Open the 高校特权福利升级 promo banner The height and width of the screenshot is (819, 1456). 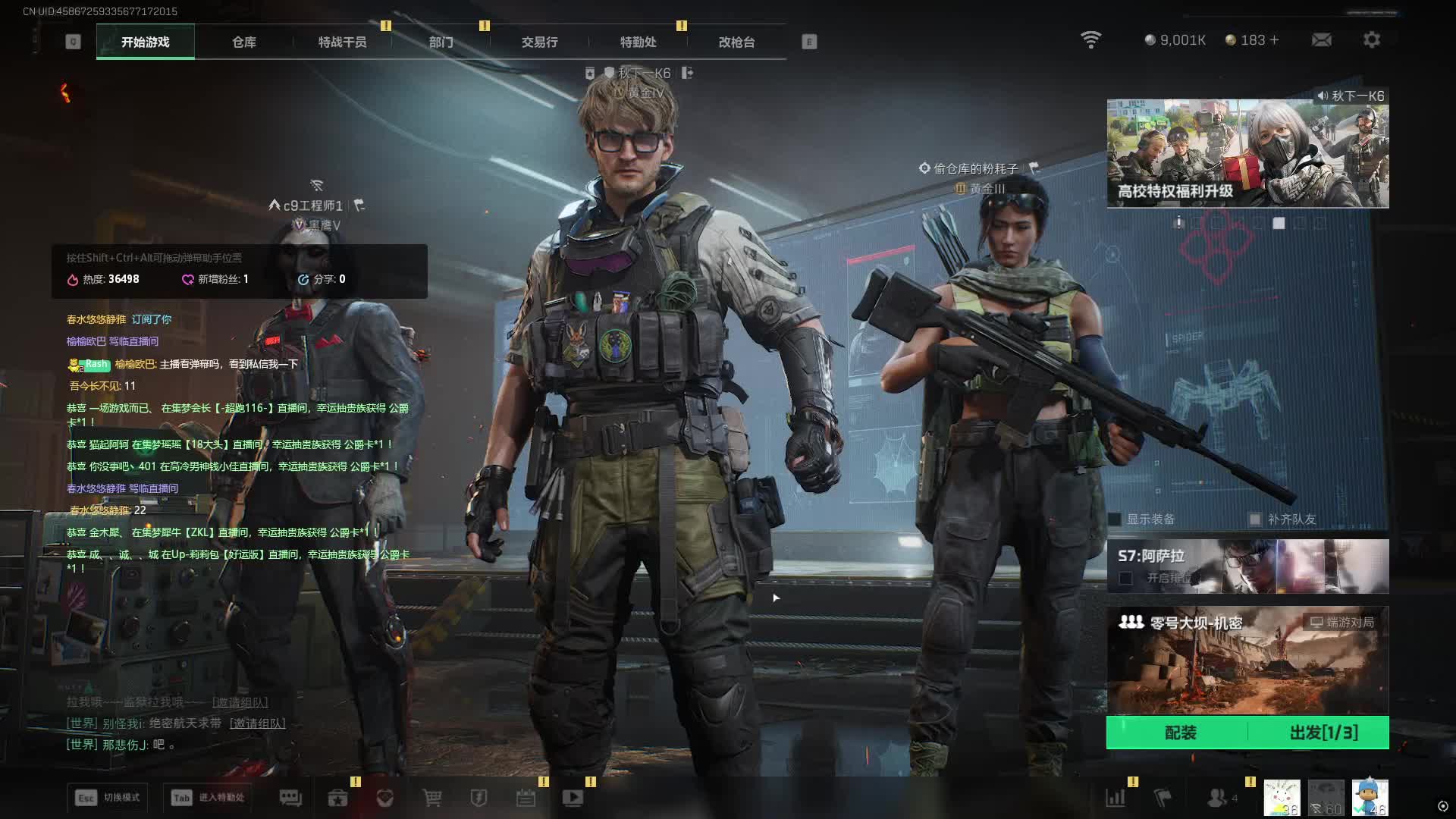[x=1247, y=155]
